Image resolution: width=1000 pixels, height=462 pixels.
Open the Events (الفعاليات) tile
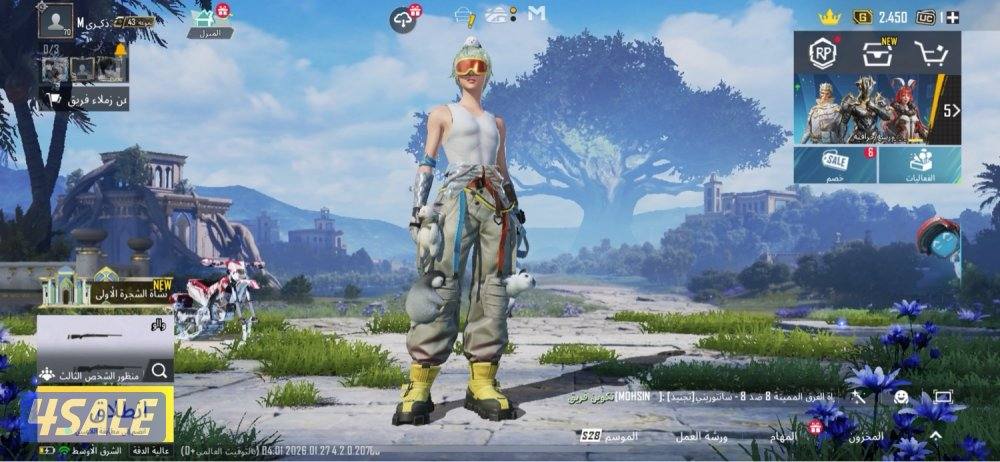[920, 165]
